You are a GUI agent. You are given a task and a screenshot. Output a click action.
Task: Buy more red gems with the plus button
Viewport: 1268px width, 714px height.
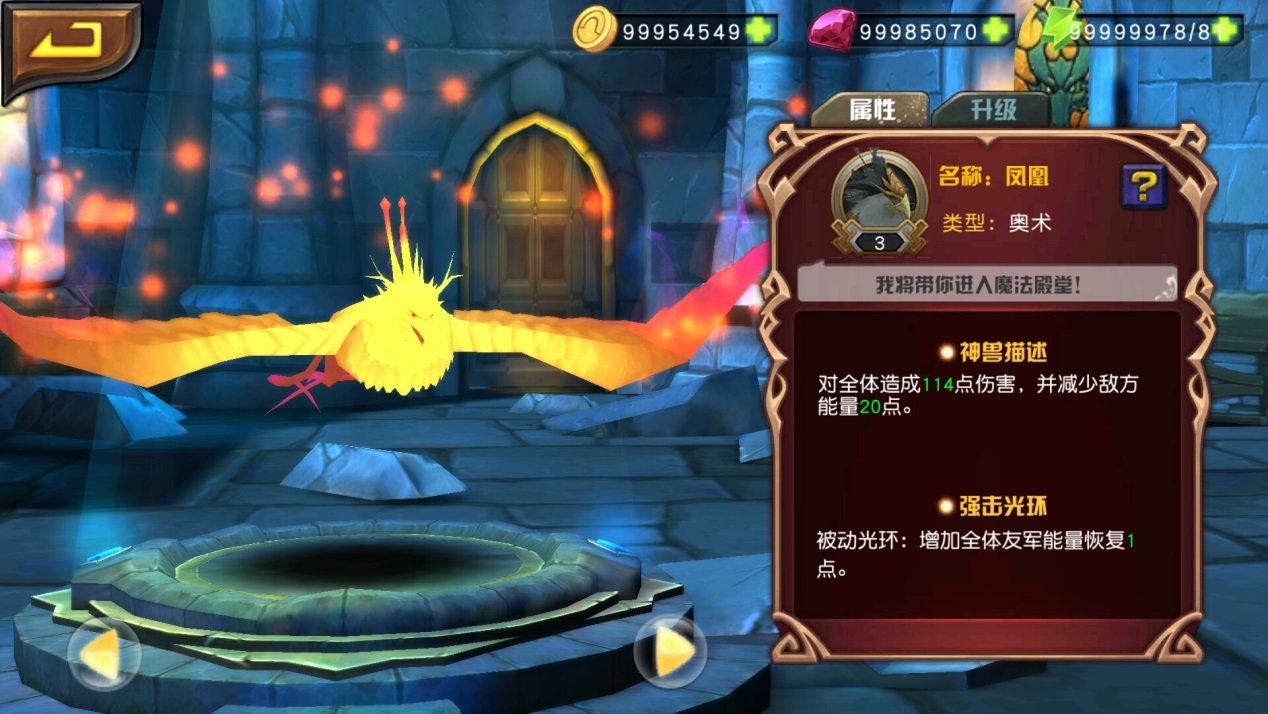tap(996, 31)
